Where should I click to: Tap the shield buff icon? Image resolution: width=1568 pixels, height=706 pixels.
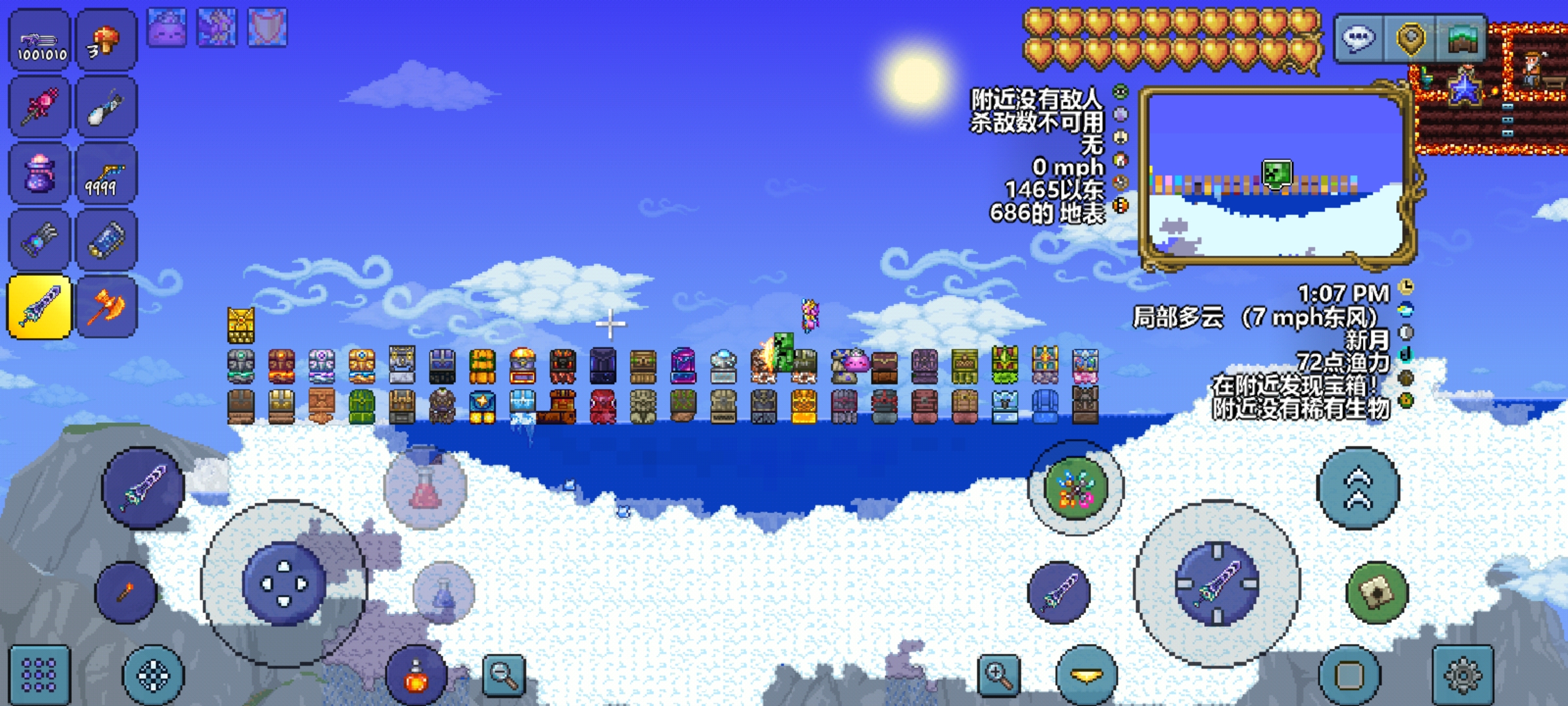pyautogui.click(x=267, y=27)
